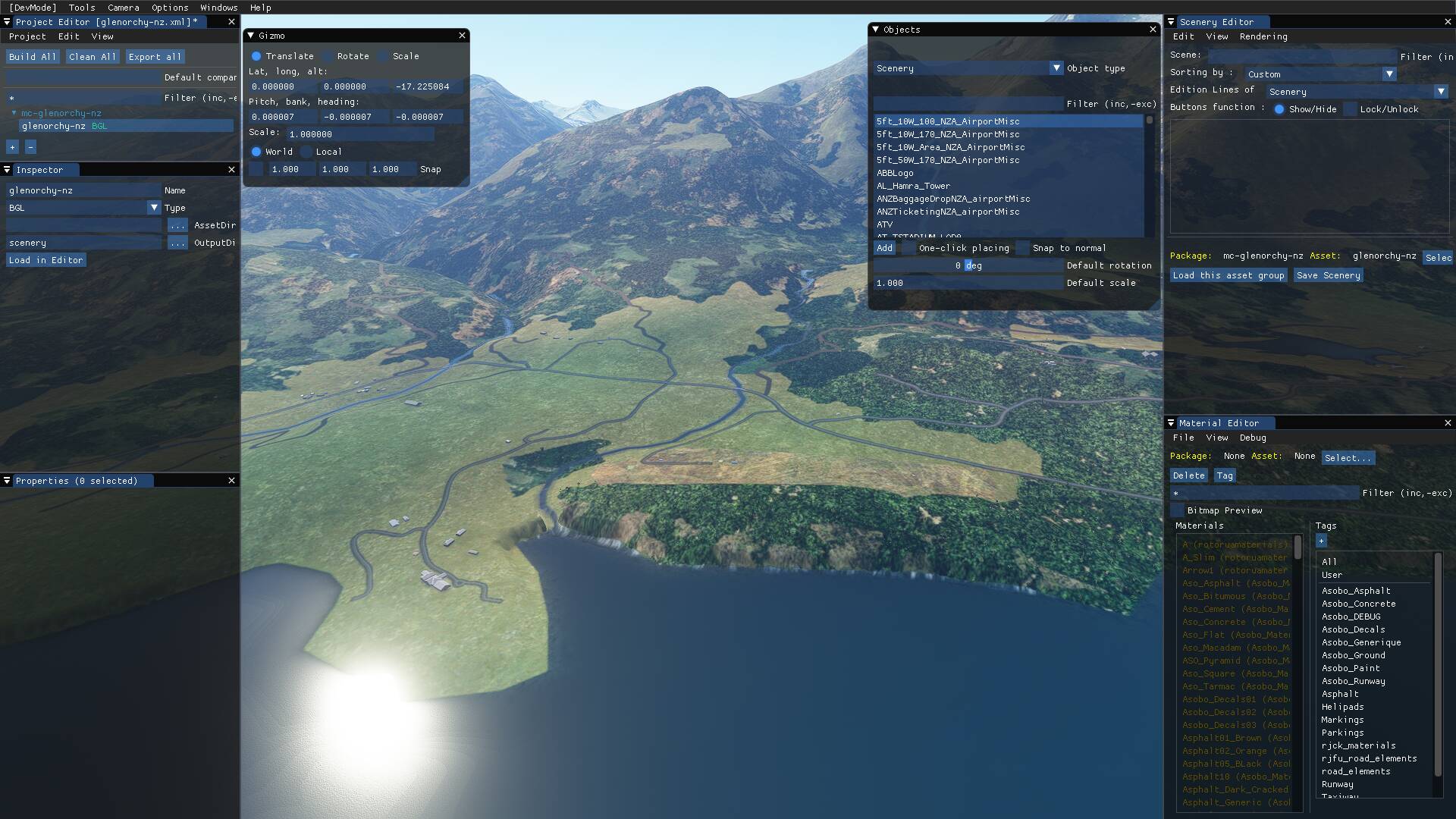
Task: Select AL_Hamra_Tower in the objects list
Action: pos(913,186)
